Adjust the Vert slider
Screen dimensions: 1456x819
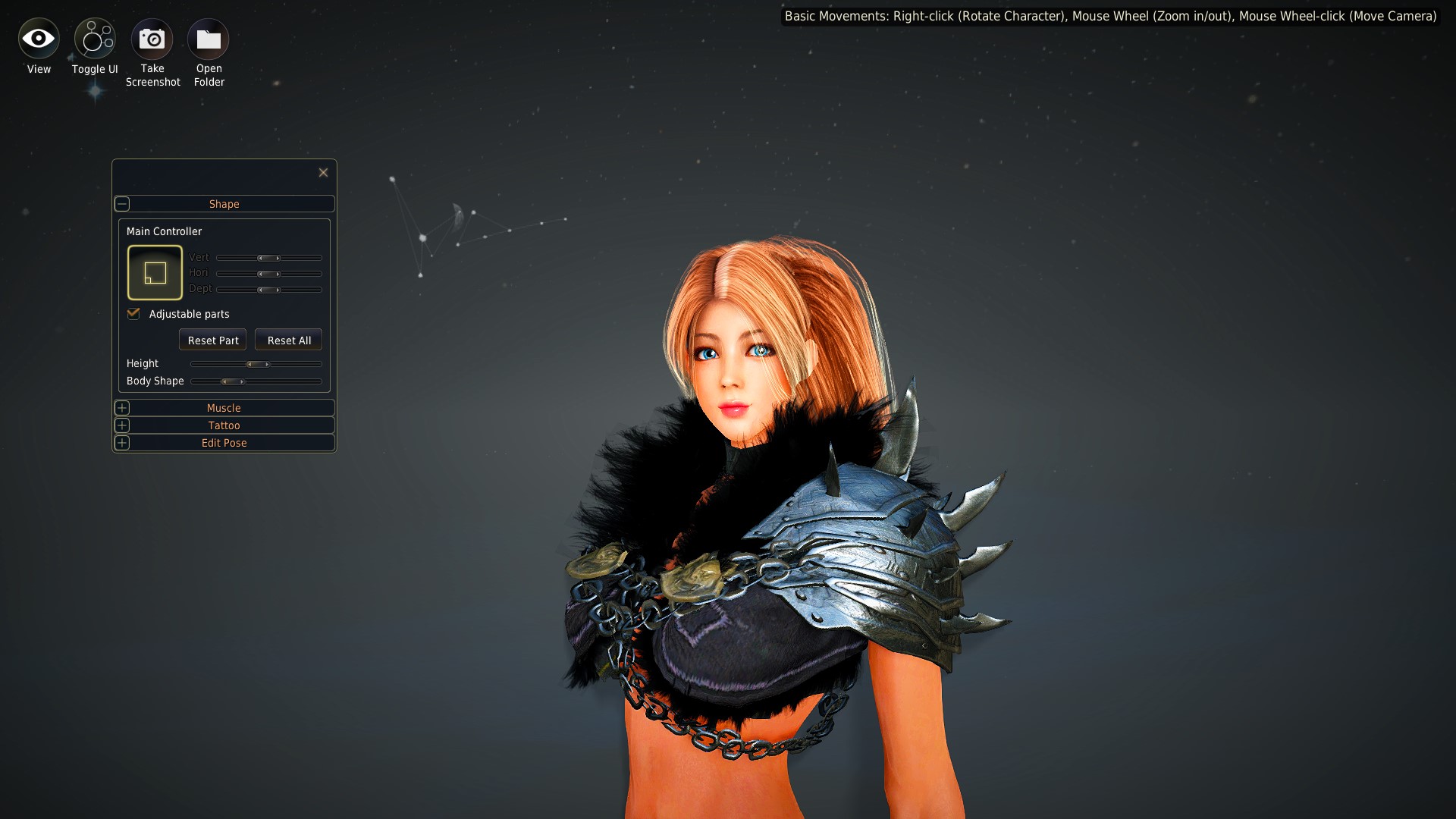pos(268,258)
